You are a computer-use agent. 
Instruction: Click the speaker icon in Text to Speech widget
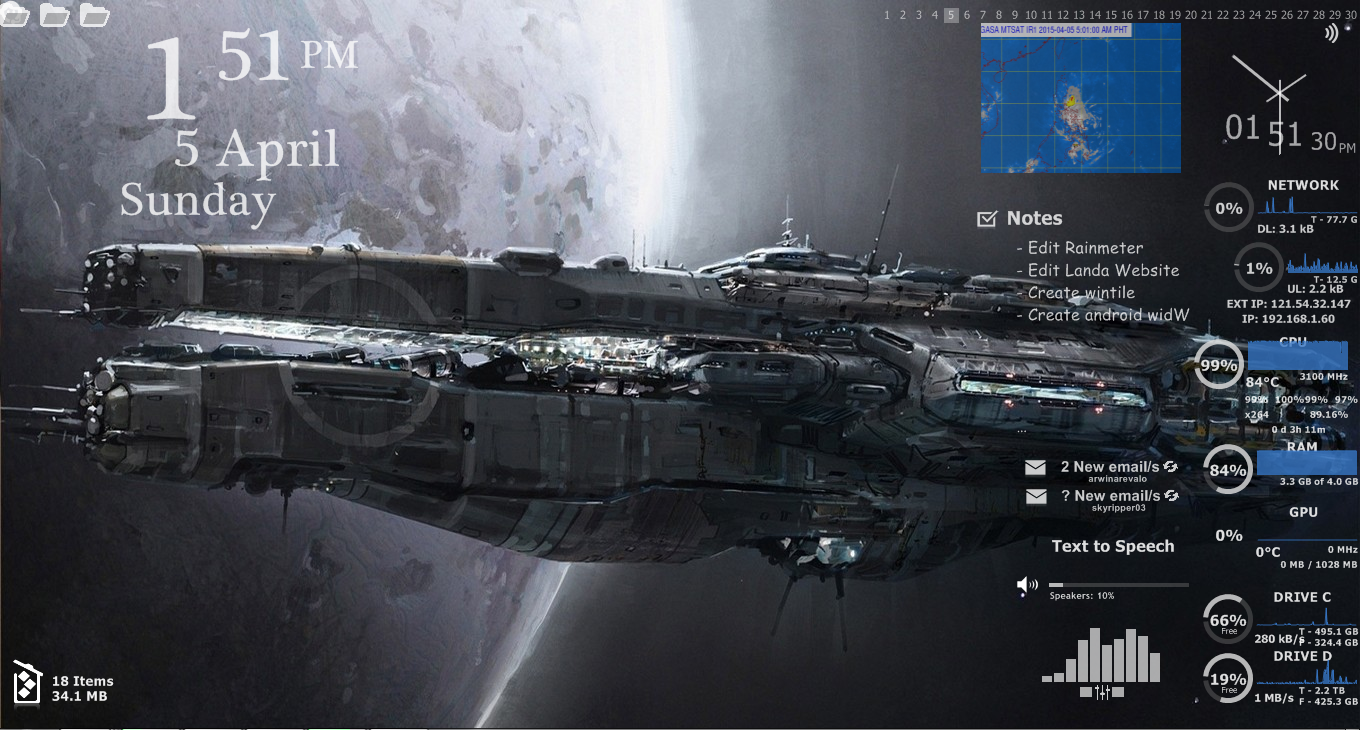tap(1027, 584)
